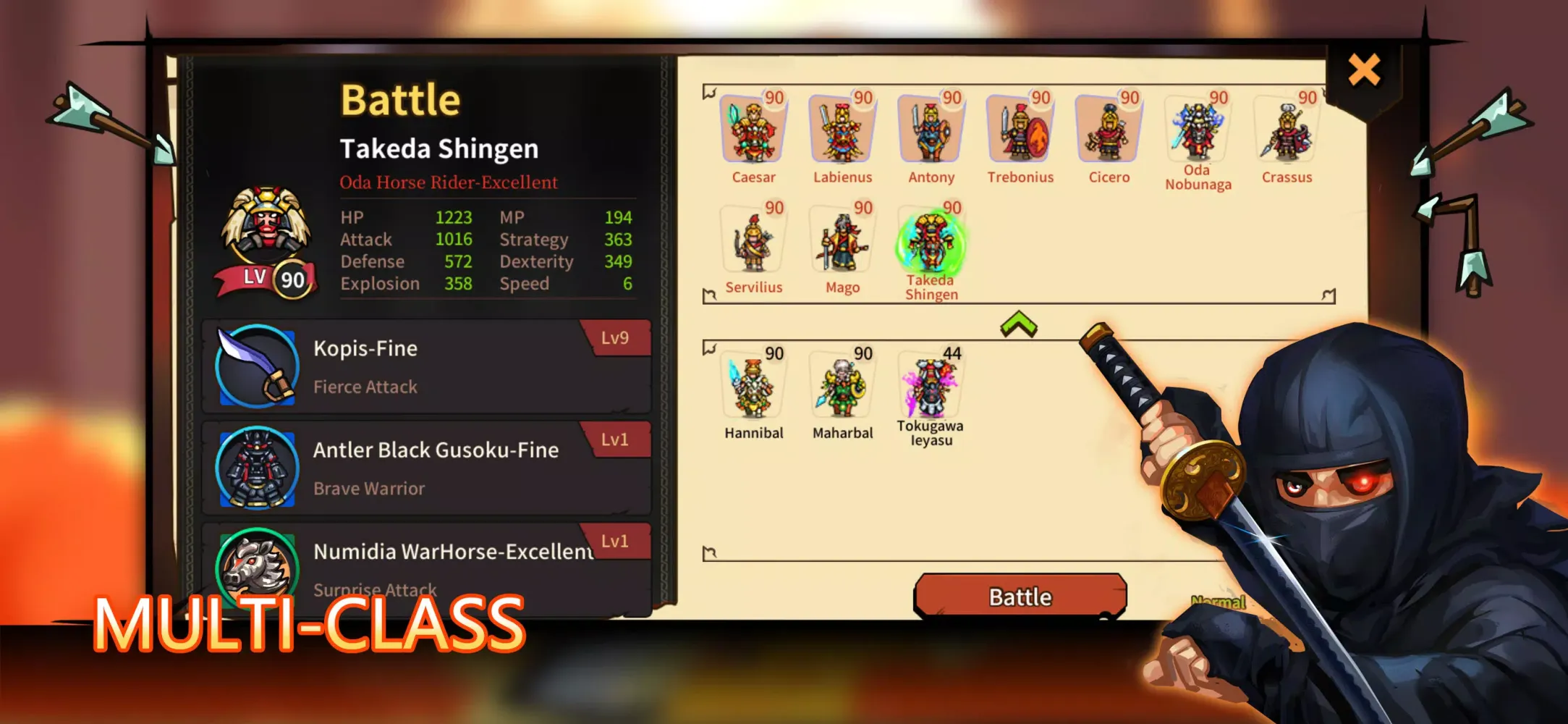Select Oda Nobunaga's portrait
Image resolution: width=1568 pixels, height=724 pixels.
[1198, 130]
